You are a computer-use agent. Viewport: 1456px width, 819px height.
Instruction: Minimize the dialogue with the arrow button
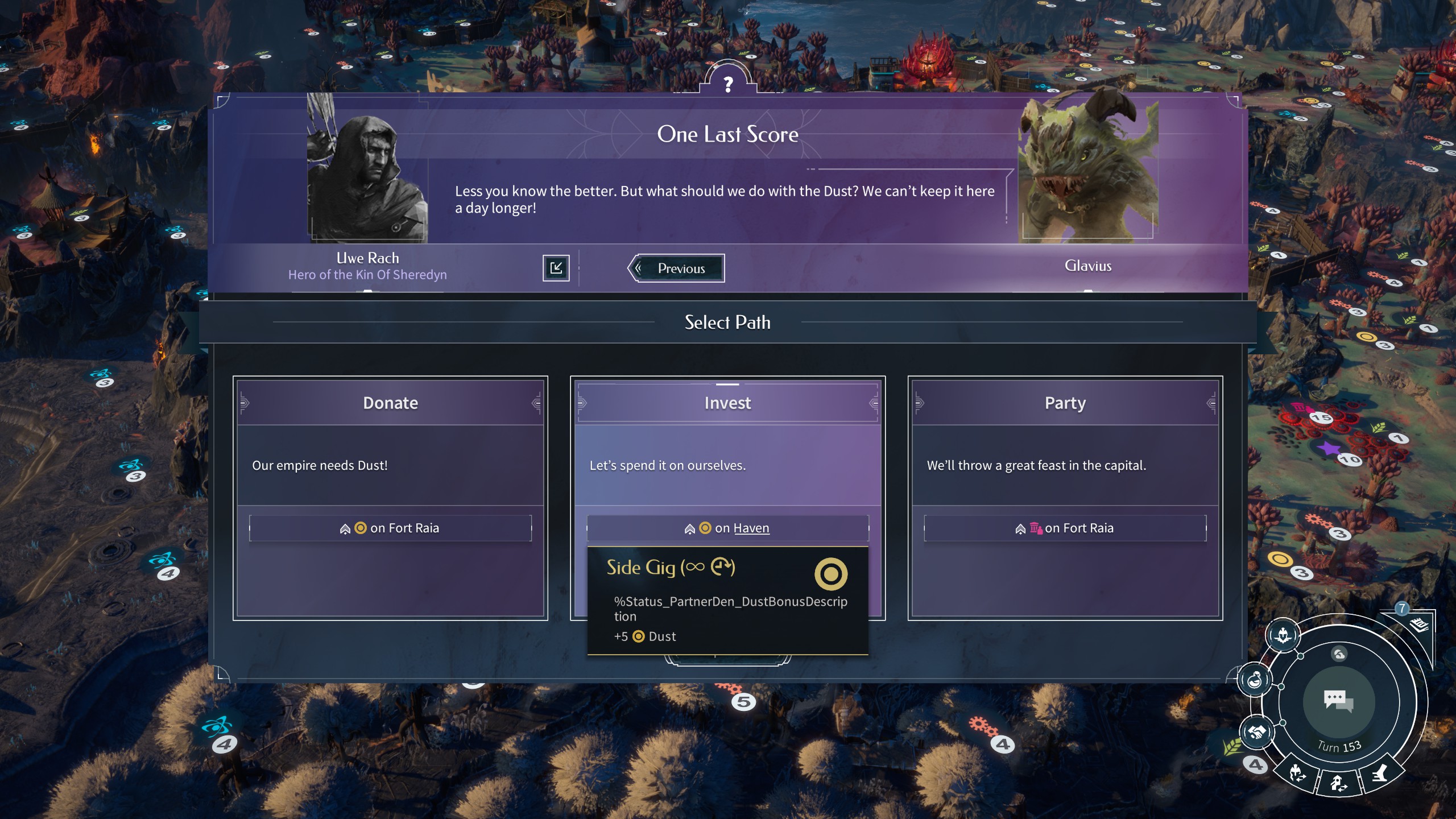tap(556, 268)
